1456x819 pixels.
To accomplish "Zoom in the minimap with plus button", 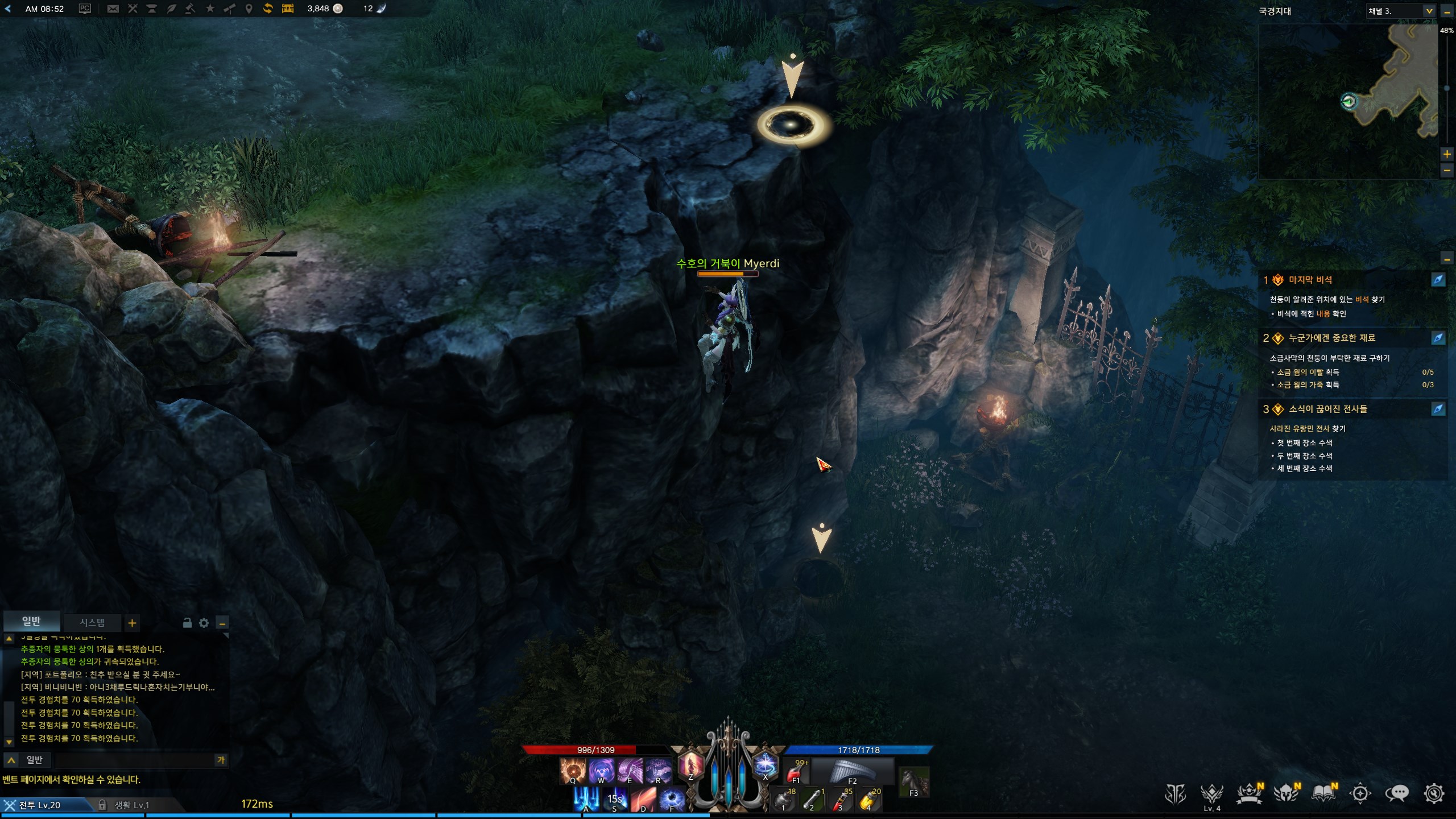I will click(1447, 154).
